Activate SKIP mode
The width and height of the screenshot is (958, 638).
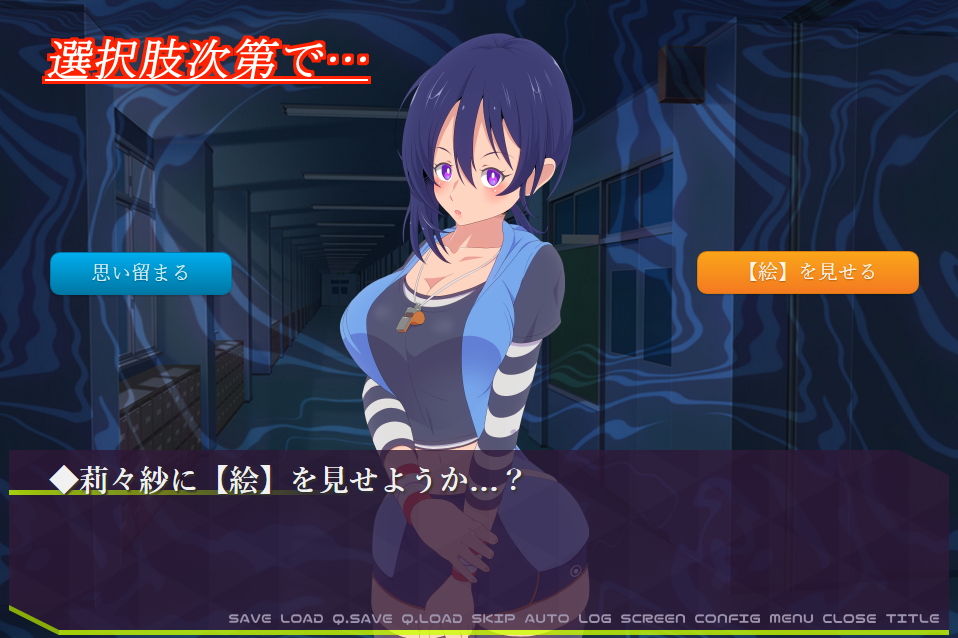(x=493, y=618)
